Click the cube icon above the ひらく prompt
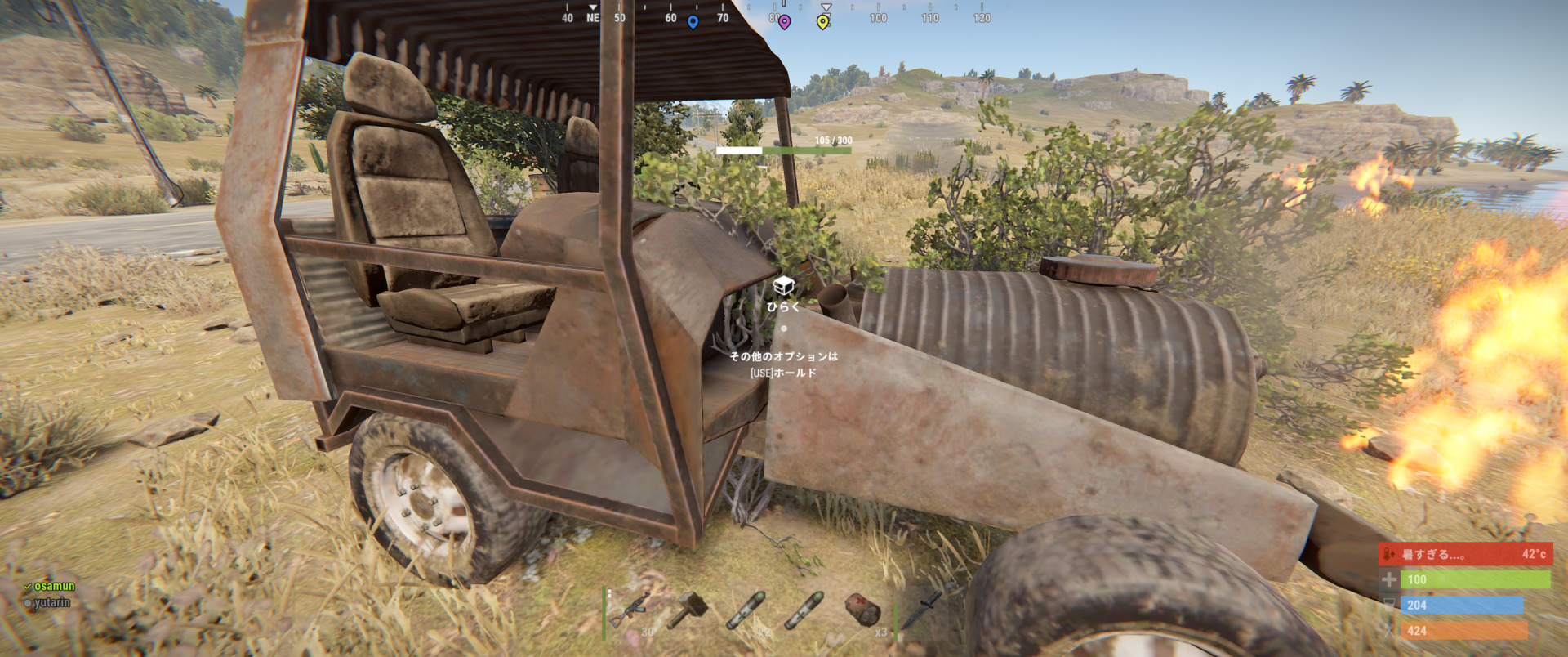This screenshot has width=1568, height=657. pos(783,286)
